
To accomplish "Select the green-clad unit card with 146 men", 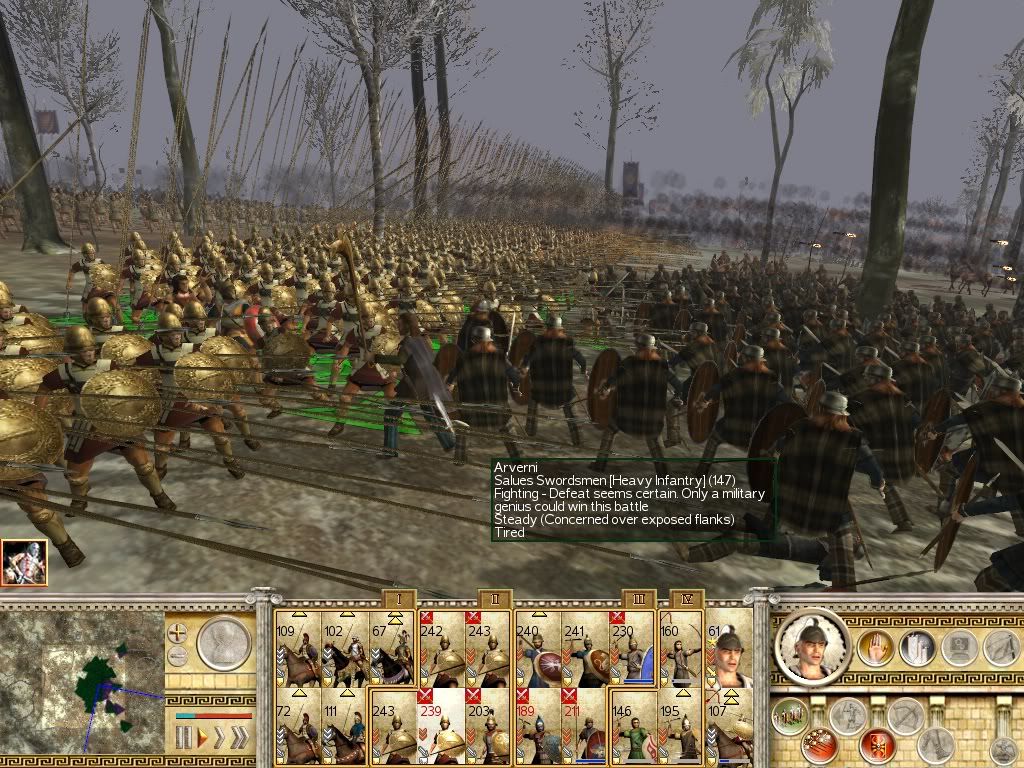I will point(633,728).
